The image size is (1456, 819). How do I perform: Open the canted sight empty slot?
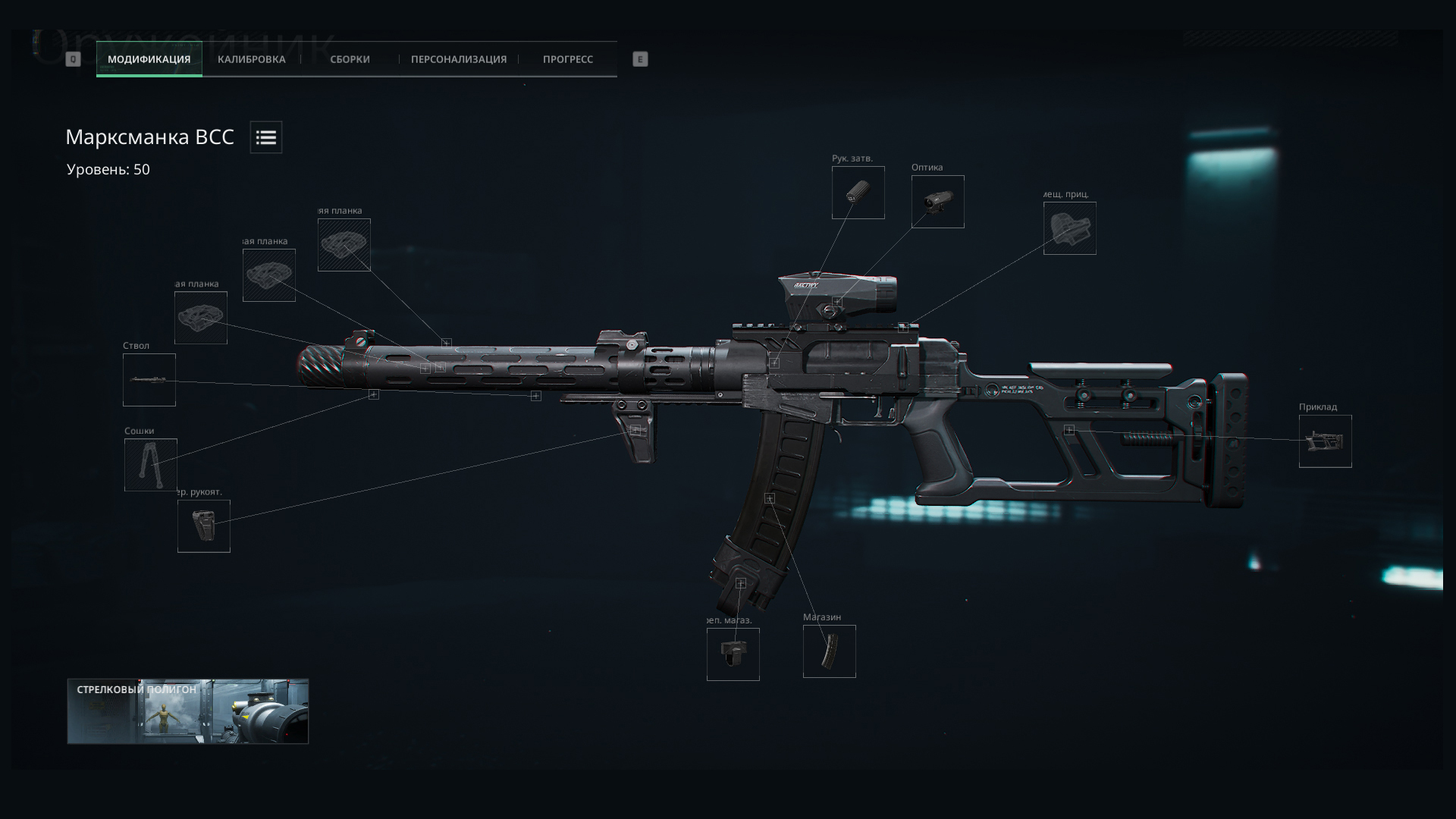click(1069, 228)
